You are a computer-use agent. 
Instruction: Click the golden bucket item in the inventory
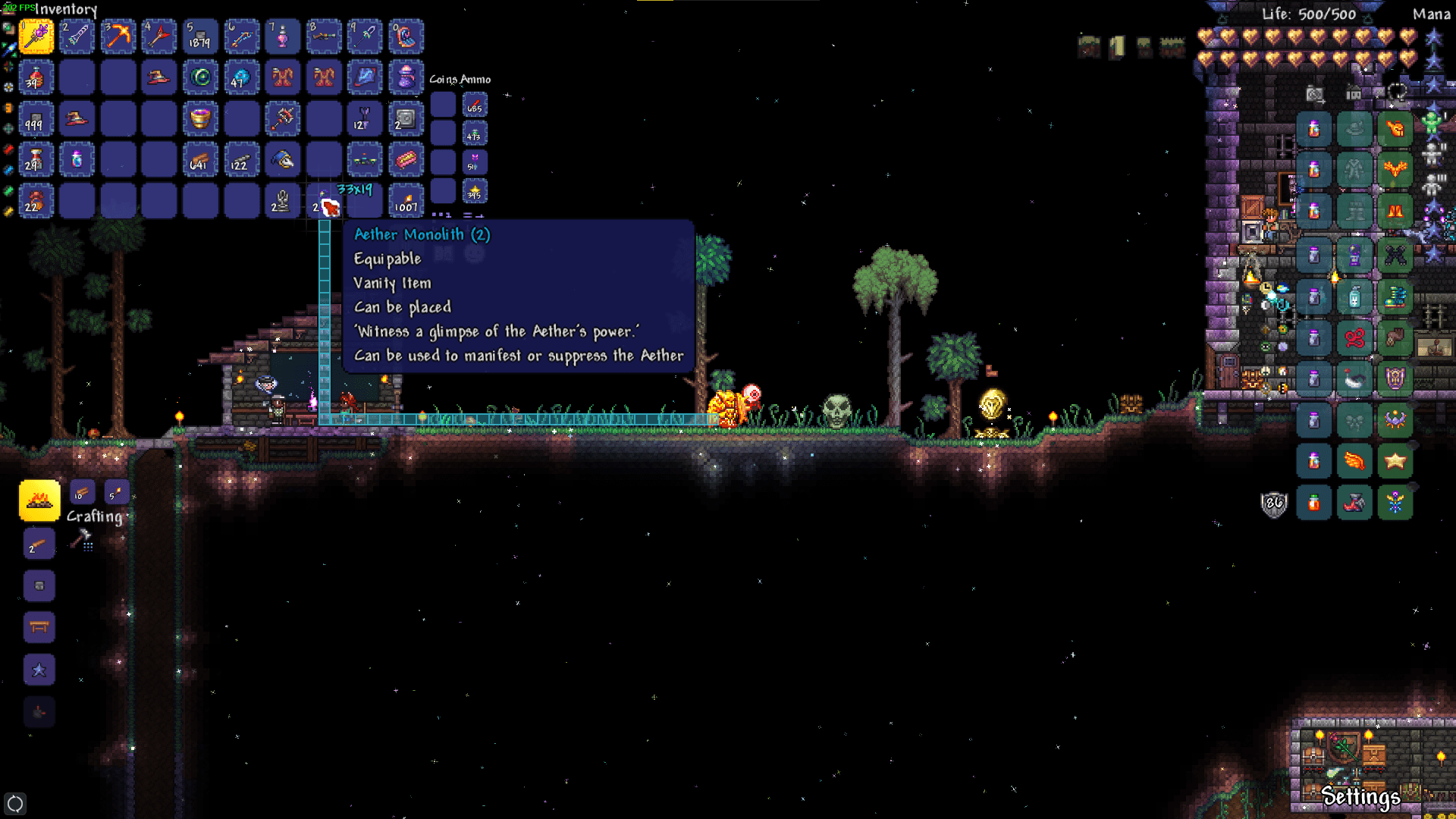201,120
